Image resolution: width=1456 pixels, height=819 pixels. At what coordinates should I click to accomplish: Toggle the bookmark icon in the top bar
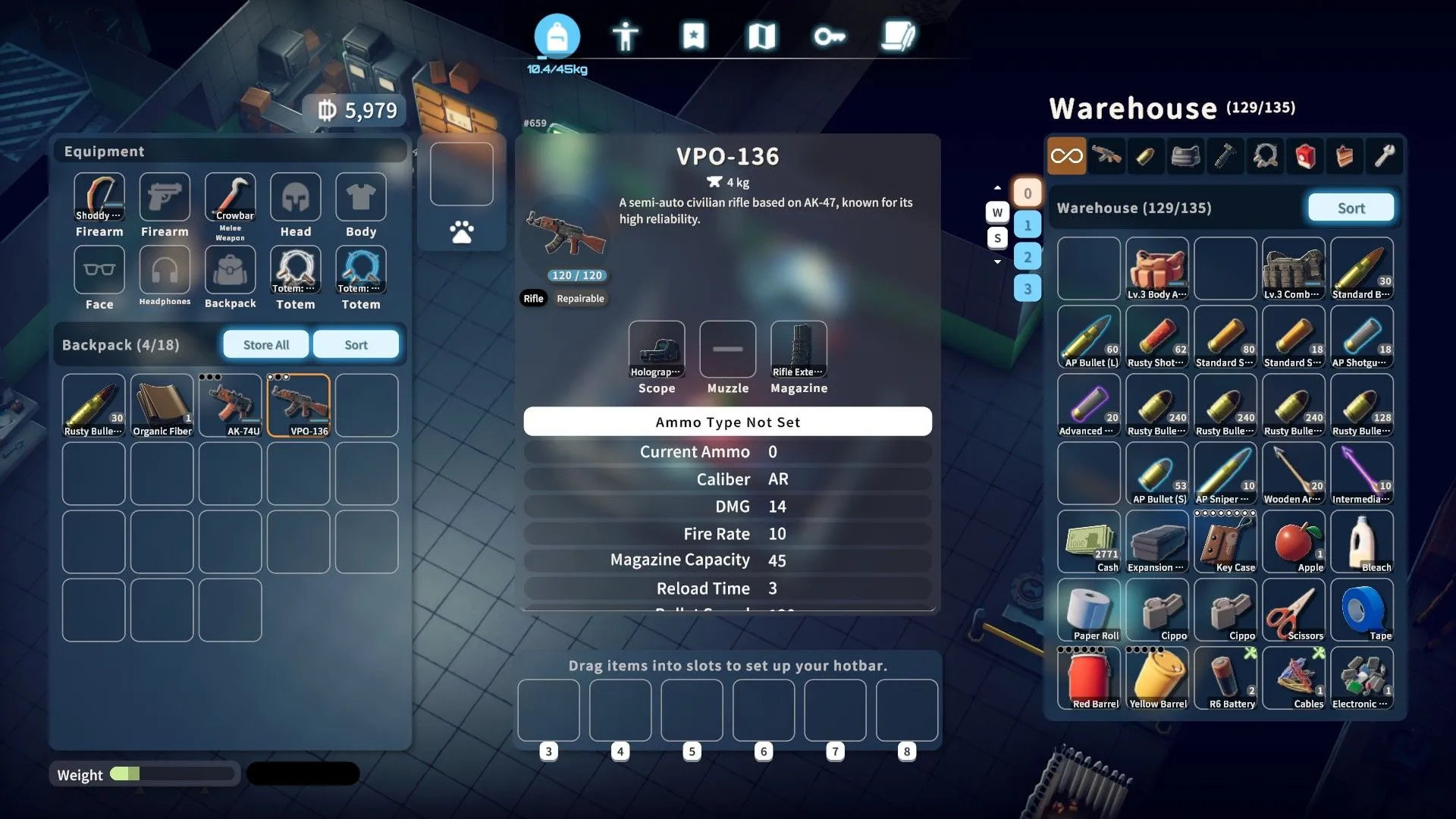[694, 34]
